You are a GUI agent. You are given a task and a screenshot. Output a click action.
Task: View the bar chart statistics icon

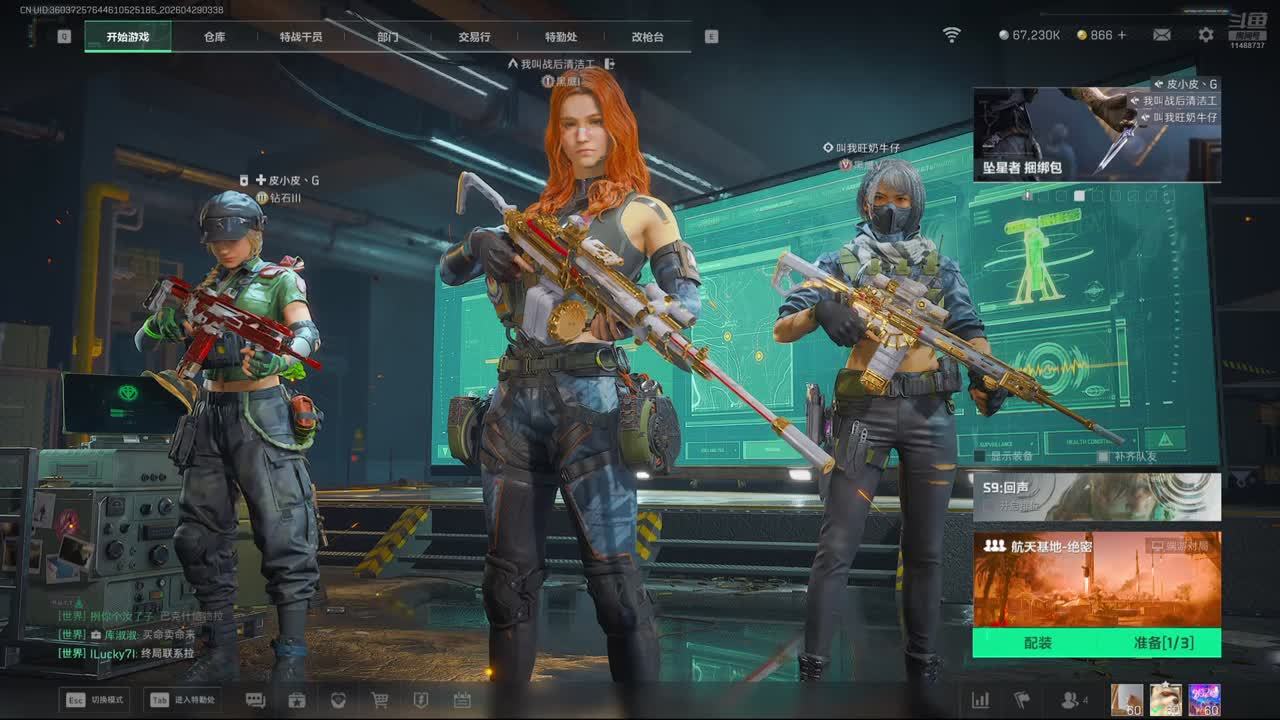981,700
